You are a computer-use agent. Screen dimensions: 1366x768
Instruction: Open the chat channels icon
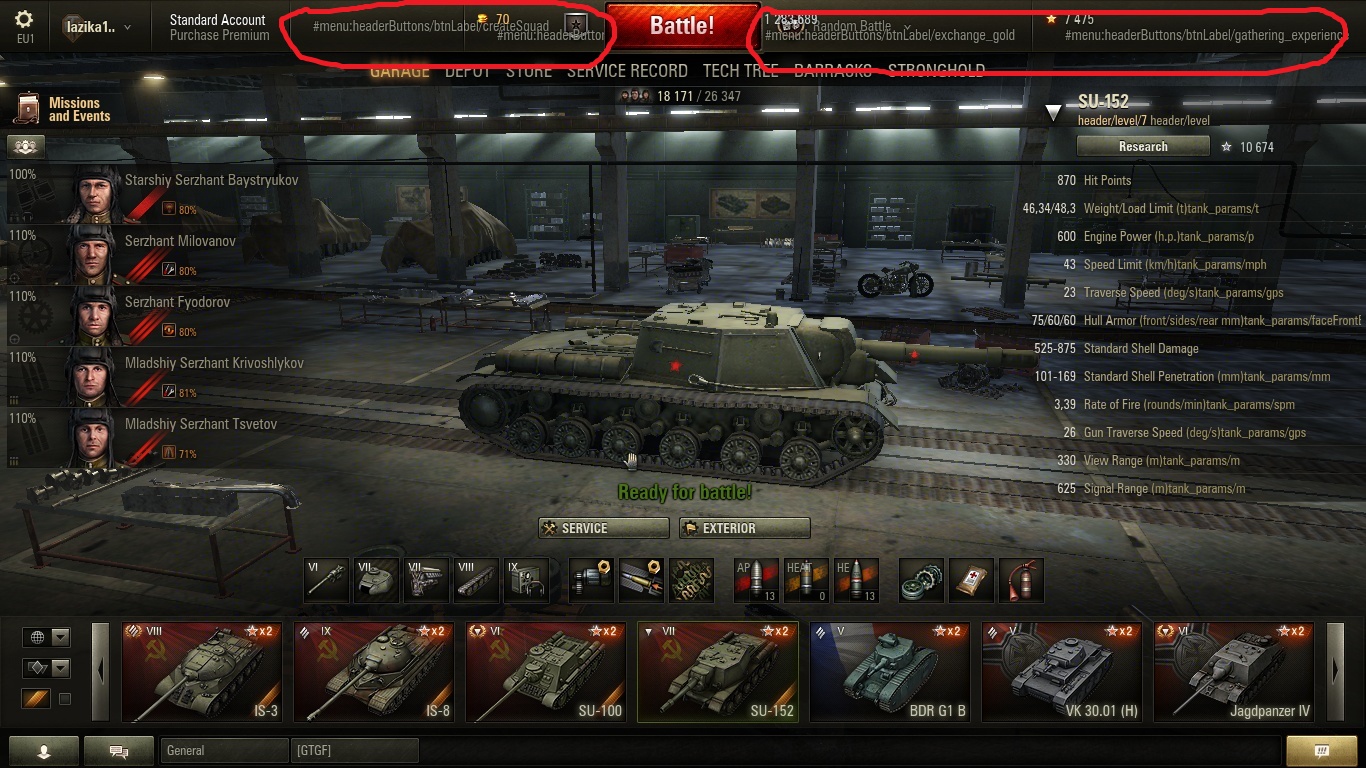coord(118,750)
